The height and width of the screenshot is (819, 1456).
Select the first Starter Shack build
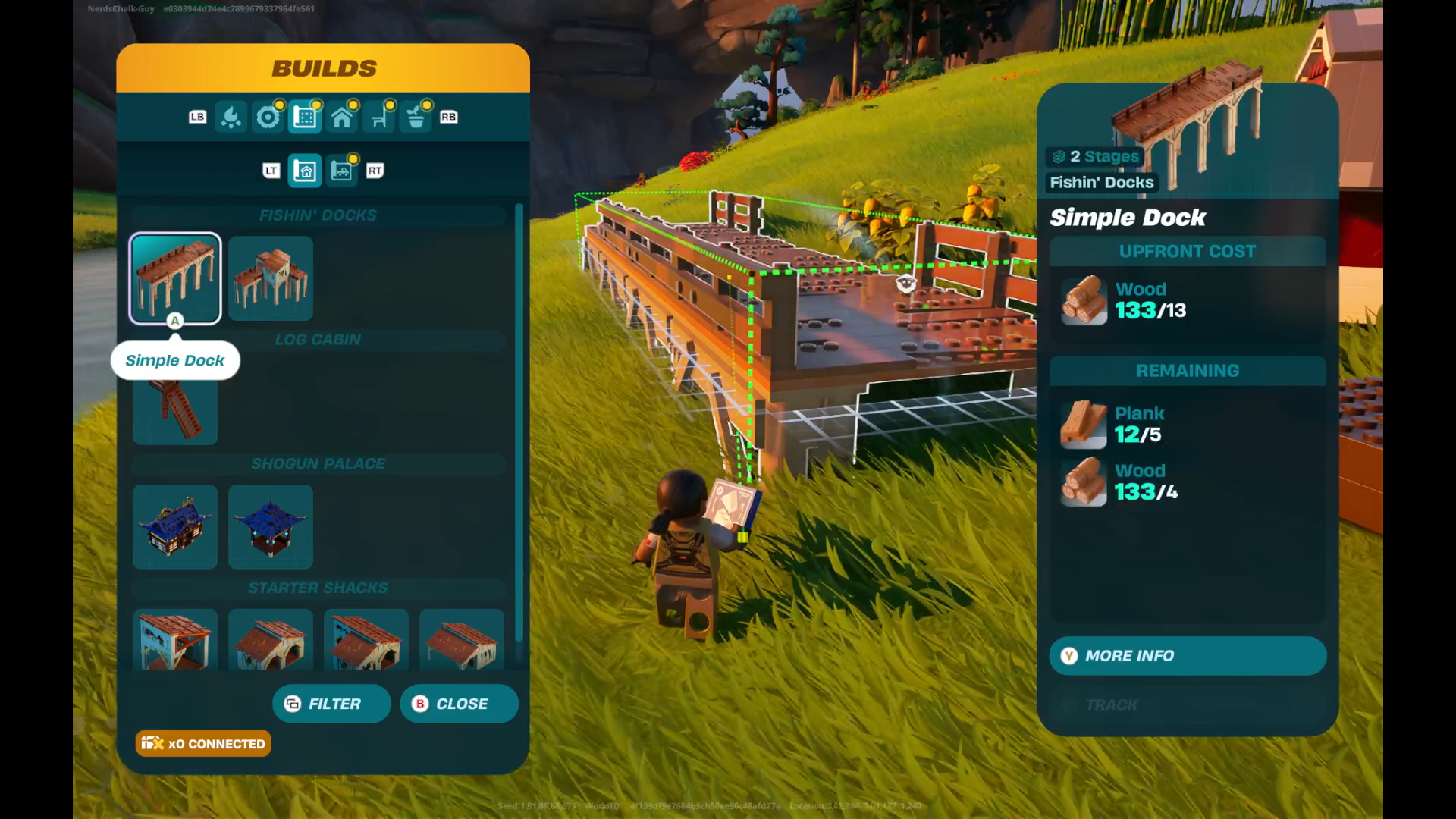pyautogui.click(x=175, y=640)
